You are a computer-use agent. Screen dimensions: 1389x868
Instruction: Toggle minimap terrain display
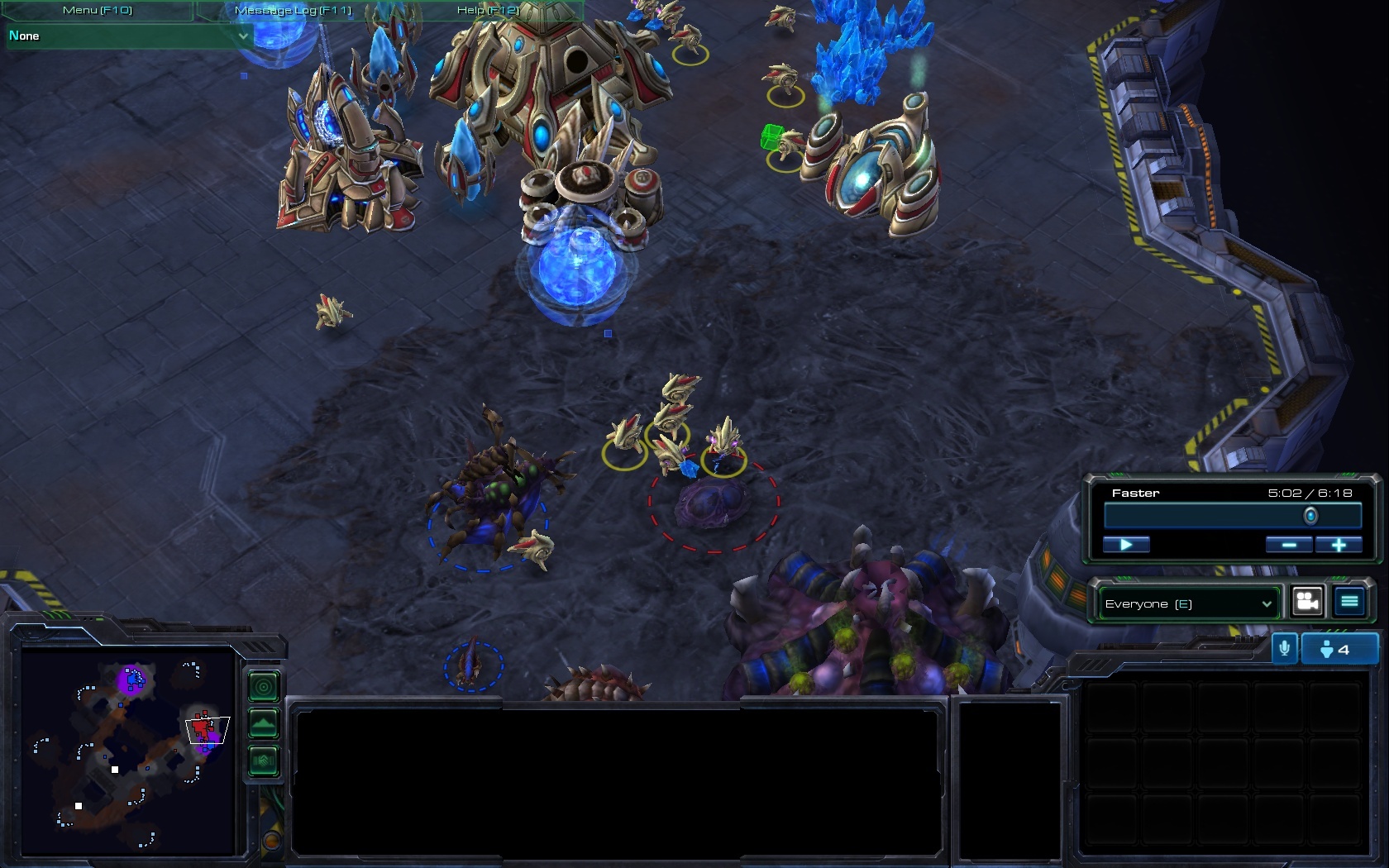pos(264,723)
